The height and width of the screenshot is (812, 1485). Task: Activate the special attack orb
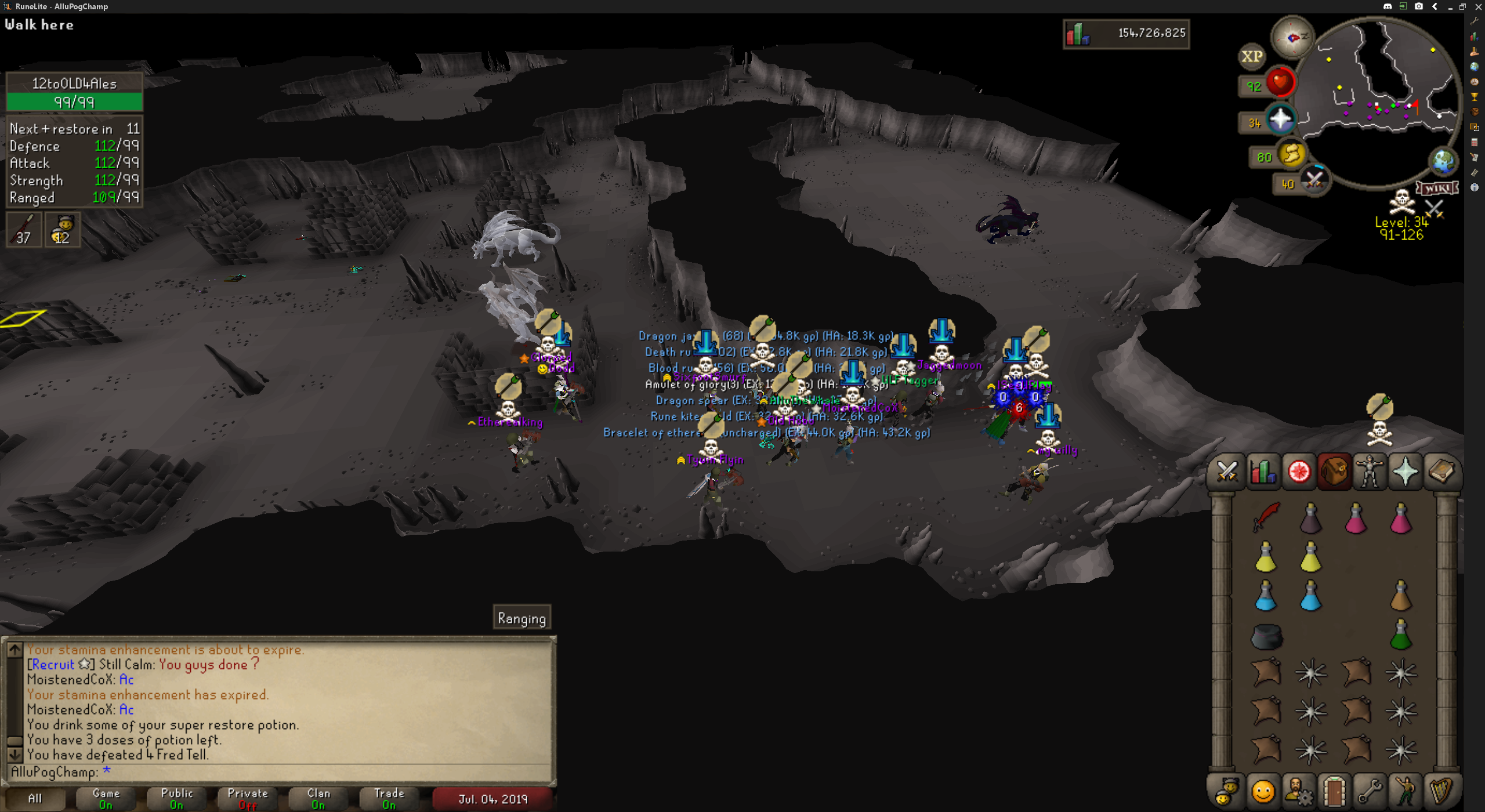click(1313, 180)
